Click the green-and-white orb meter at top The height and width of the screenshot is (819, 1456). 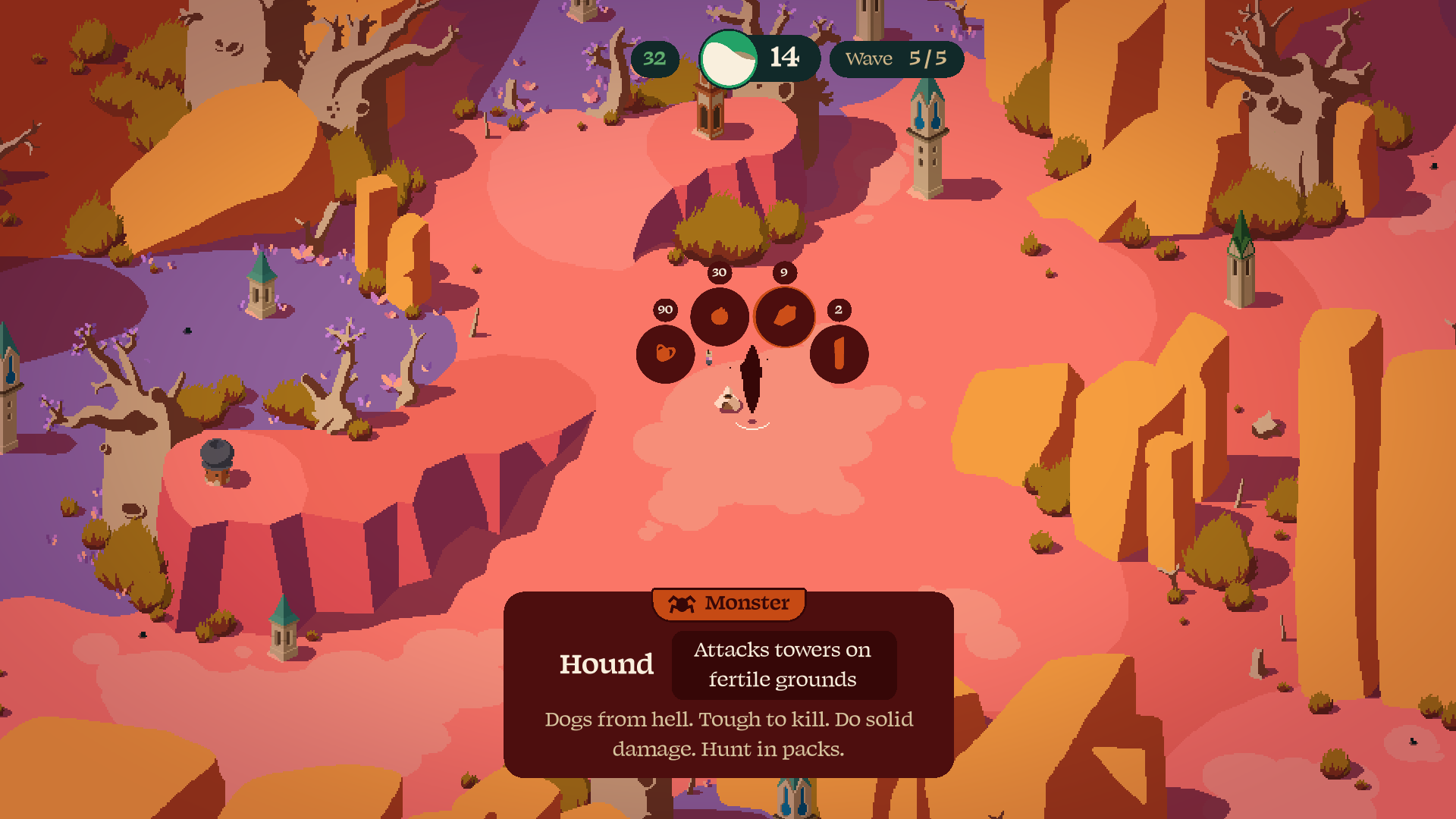point(728,58)
